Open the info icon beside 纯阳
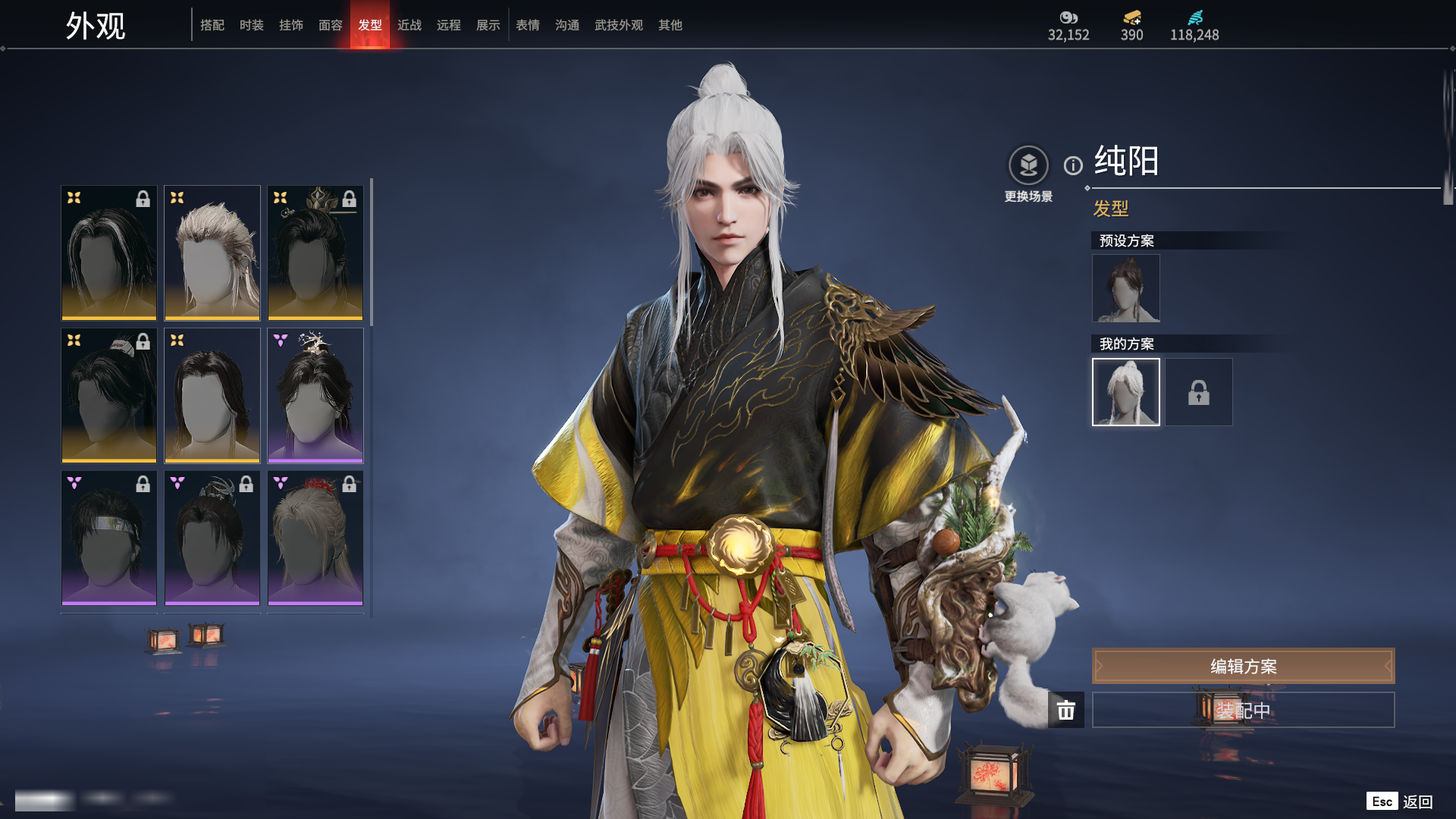Screen dimensions: 1456x819 tap(1073, 165)
